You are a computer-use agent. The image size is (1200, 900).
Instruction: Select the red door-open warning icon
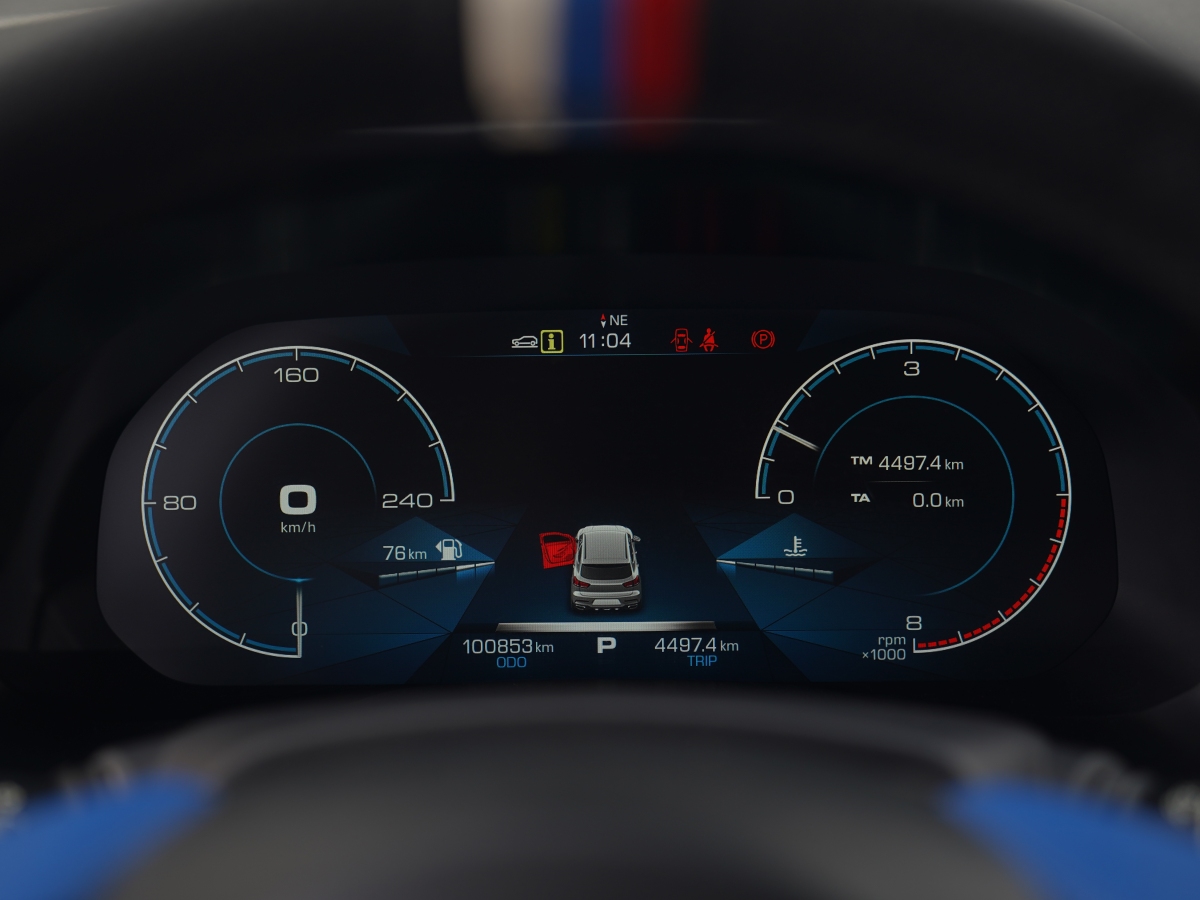tap(681, 341)
